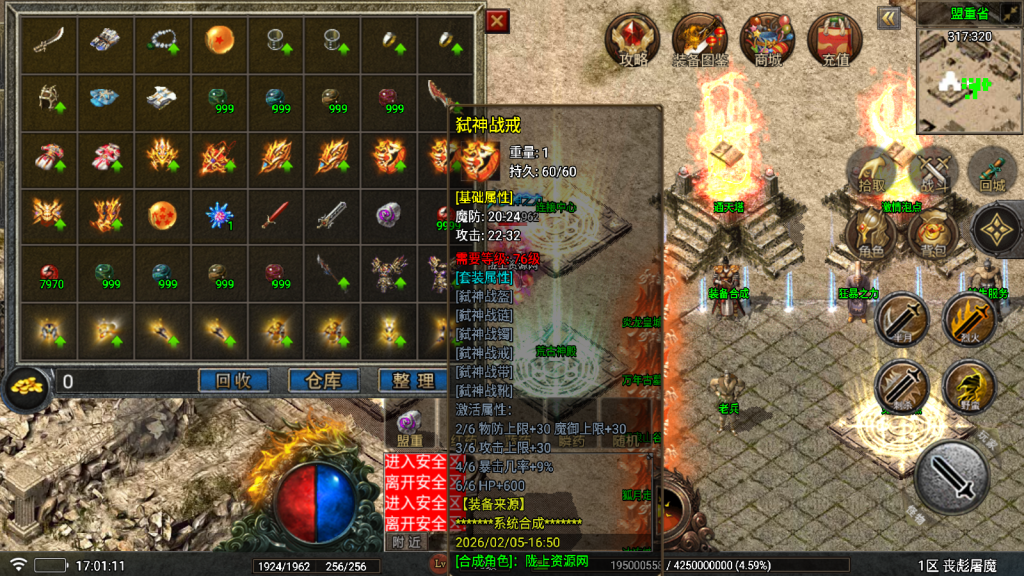Activate the 拾取 pickup button
The width and height of the screenshot is (1024, 576).
coord(873,170)
